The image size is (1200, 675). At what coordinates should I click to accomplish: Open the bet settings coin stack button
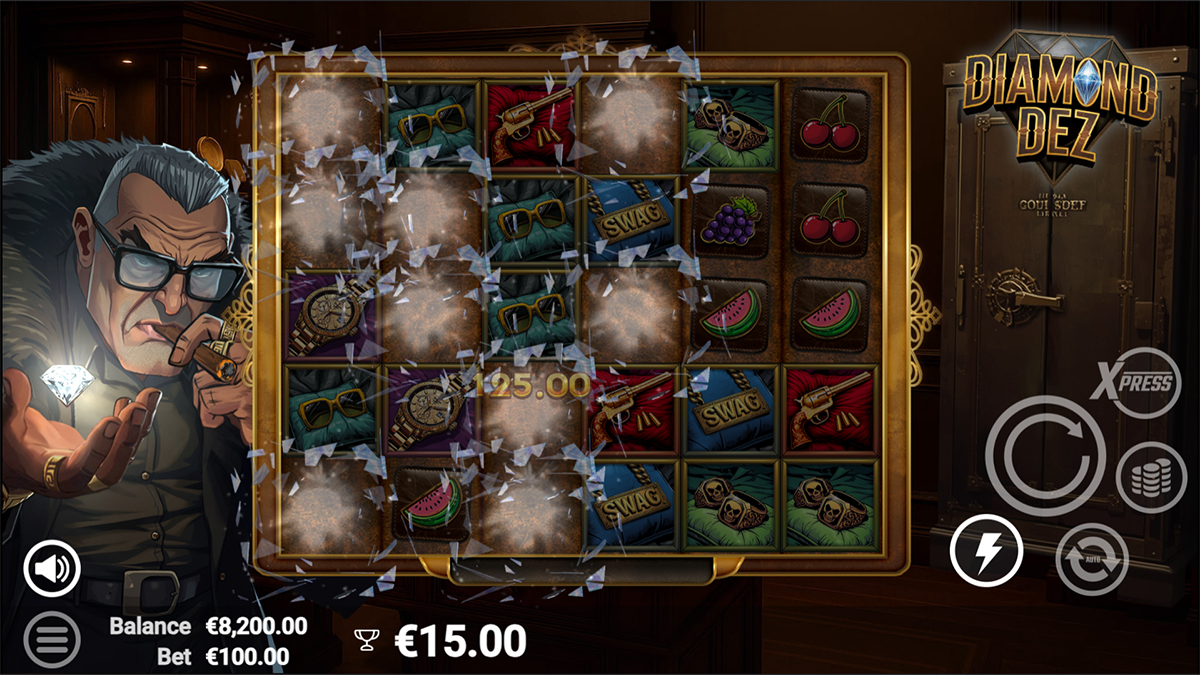1151,477
